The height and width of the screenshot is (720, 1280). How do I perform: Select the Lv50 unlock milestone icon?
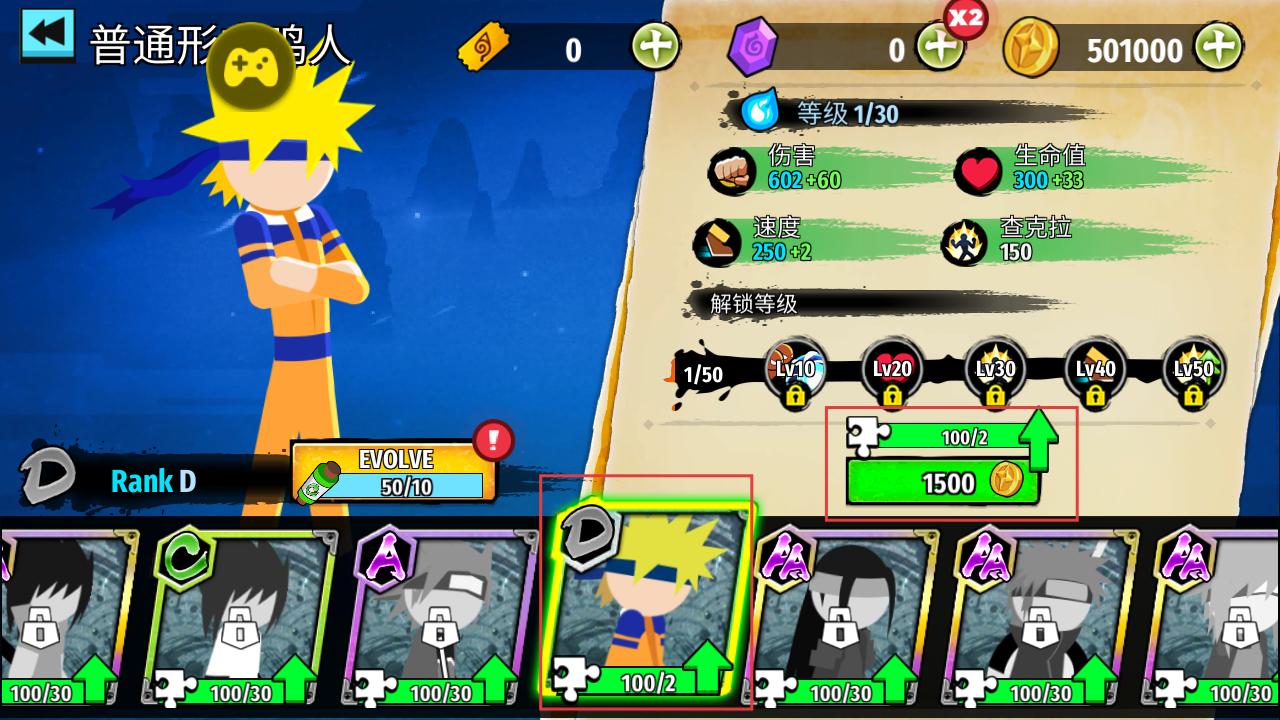point(1193,372)
